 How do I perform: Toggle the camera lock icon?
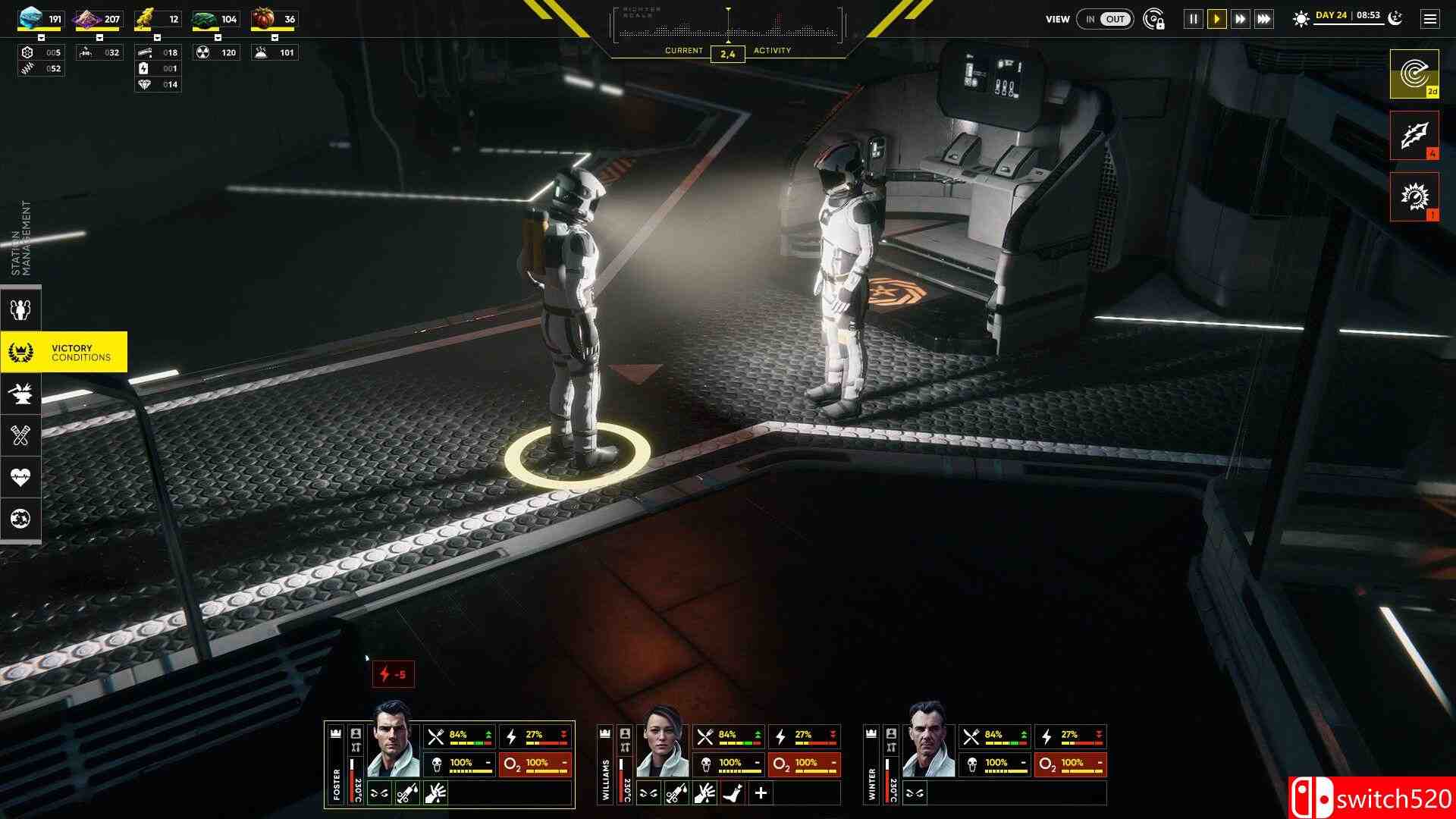[x=1153, y=19]
